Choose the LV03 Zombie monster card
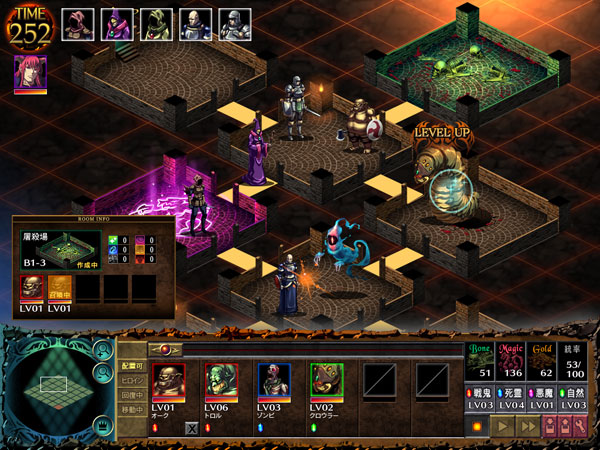The width and height of the screenshot is (600, 450). pyautogui.click(x=274, y=381)
